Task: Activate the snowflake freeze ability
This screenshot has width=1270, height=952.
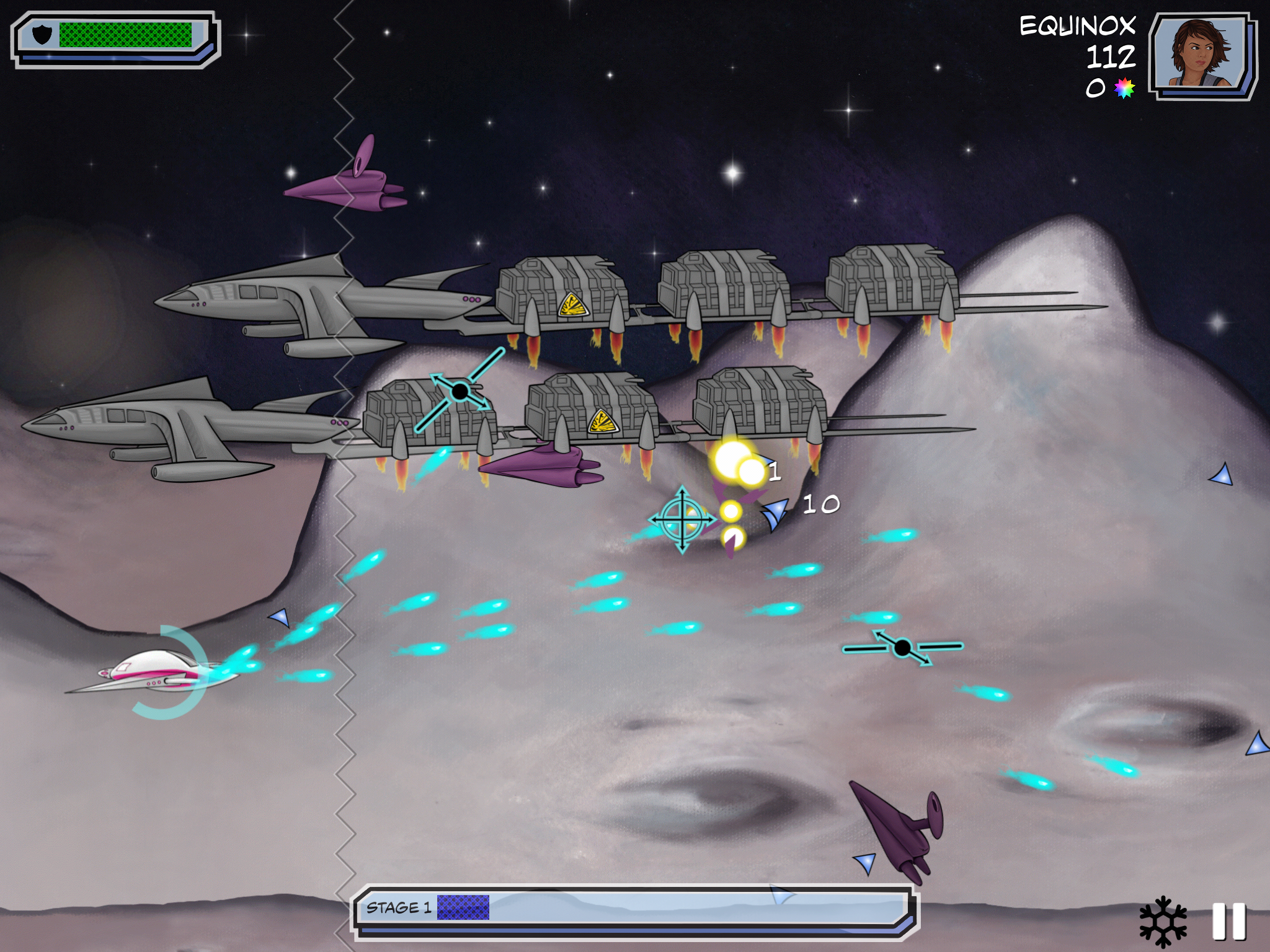Action: (1163, 921)
